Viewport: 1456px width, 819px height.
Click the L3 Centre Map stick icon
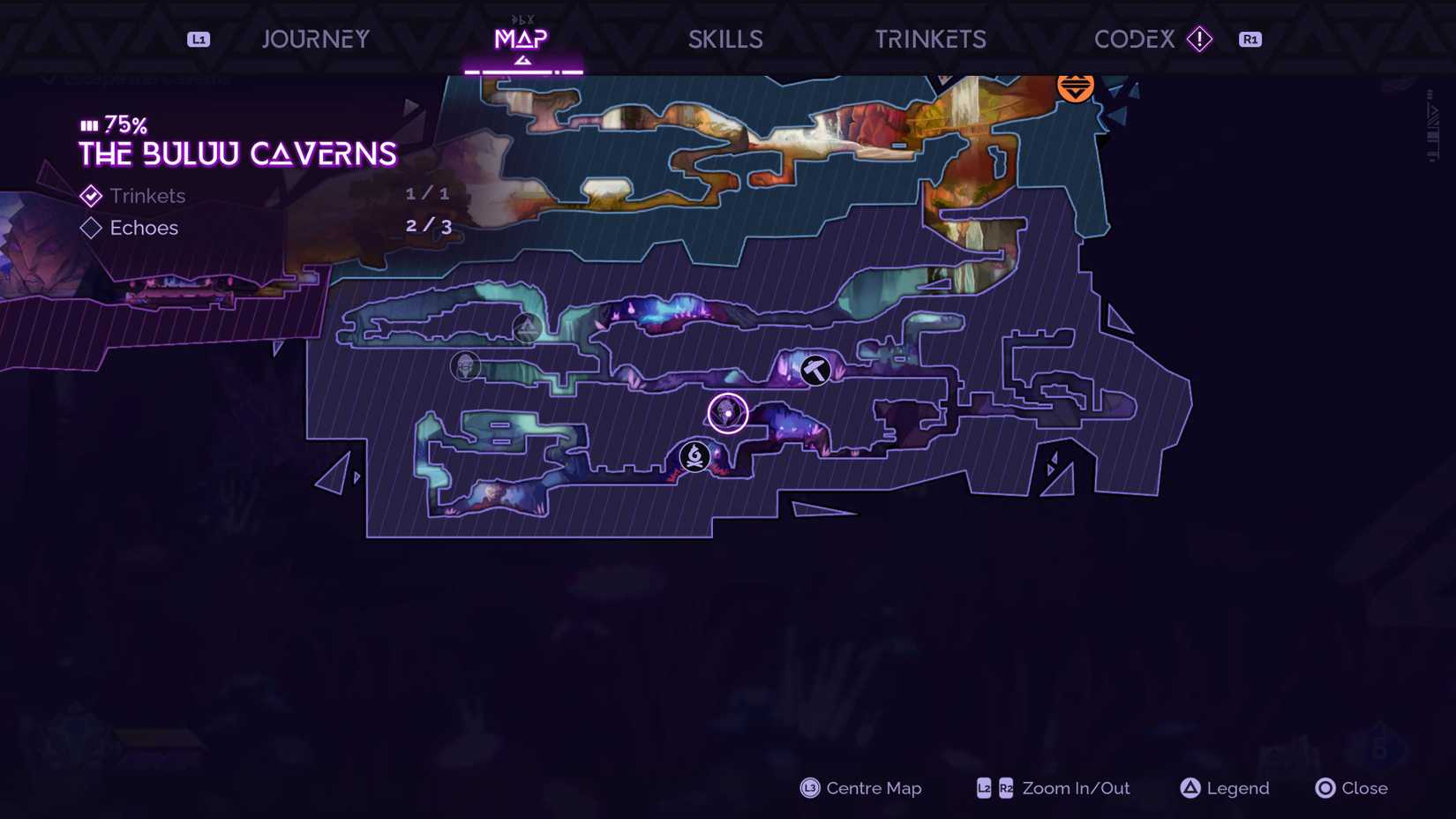(x=808, y=788)
